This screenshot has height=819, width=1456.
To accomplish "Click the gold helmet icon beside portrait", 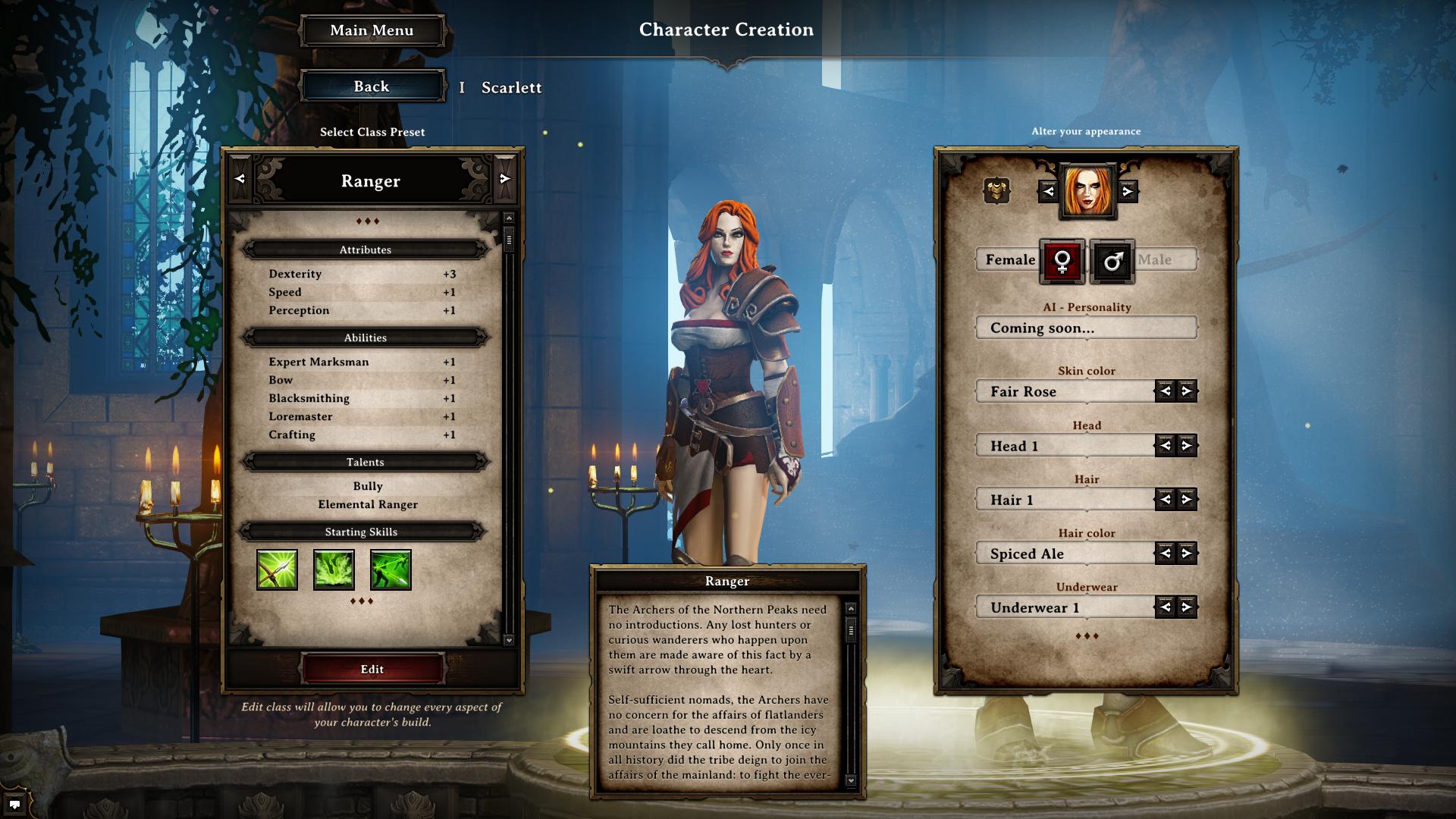I will pyautogui.click(x=996, y=190).
